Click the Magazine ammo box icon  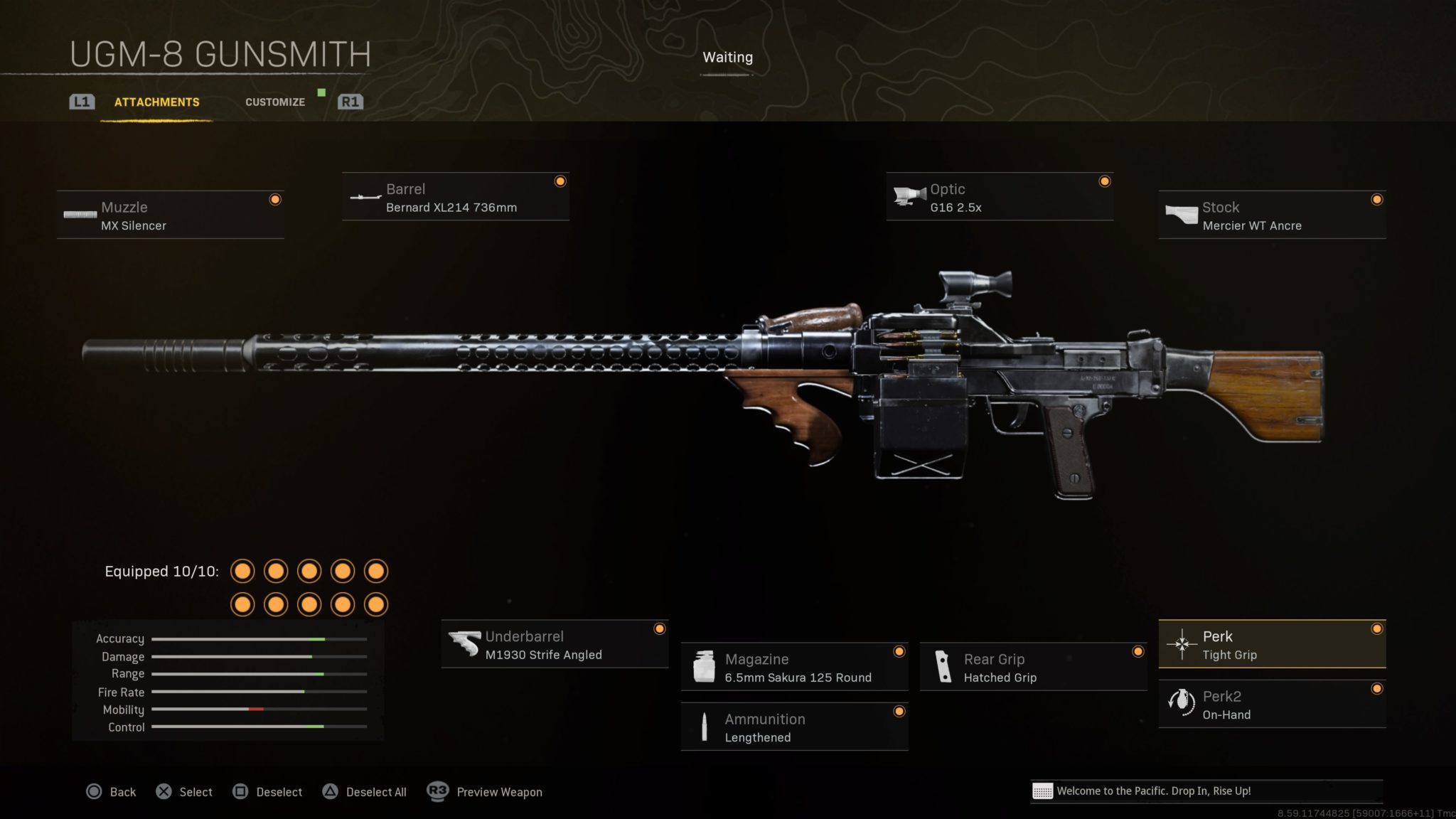click(704, 667)
